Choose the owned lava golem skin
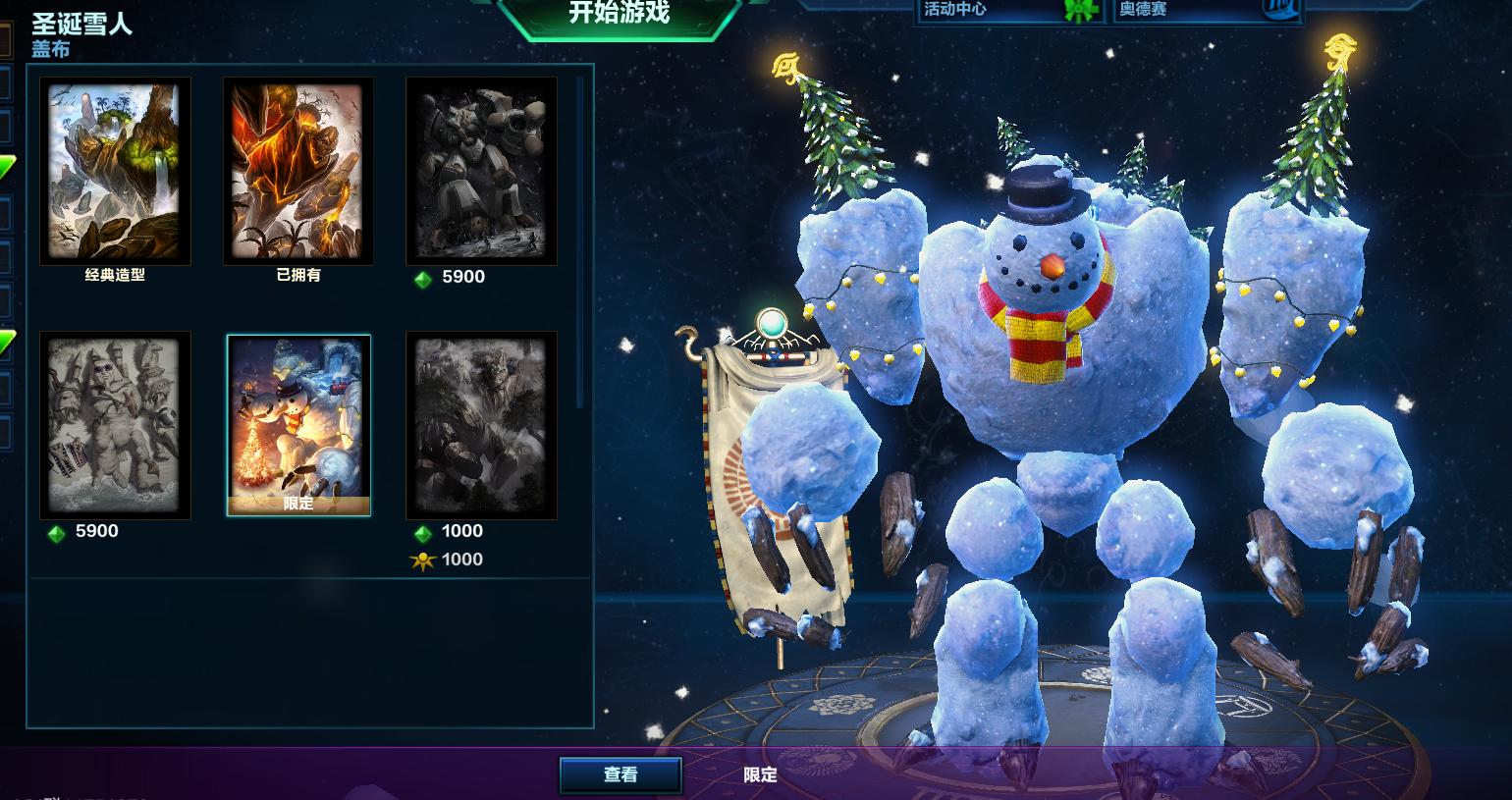 pyautogui.click(x=298, y=172)
